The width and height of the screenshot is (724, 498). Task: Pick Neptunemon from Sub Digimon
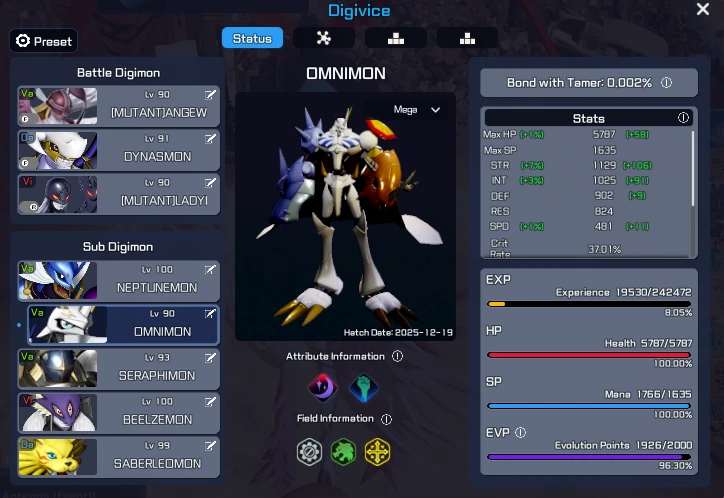click(x=118, y=281)
